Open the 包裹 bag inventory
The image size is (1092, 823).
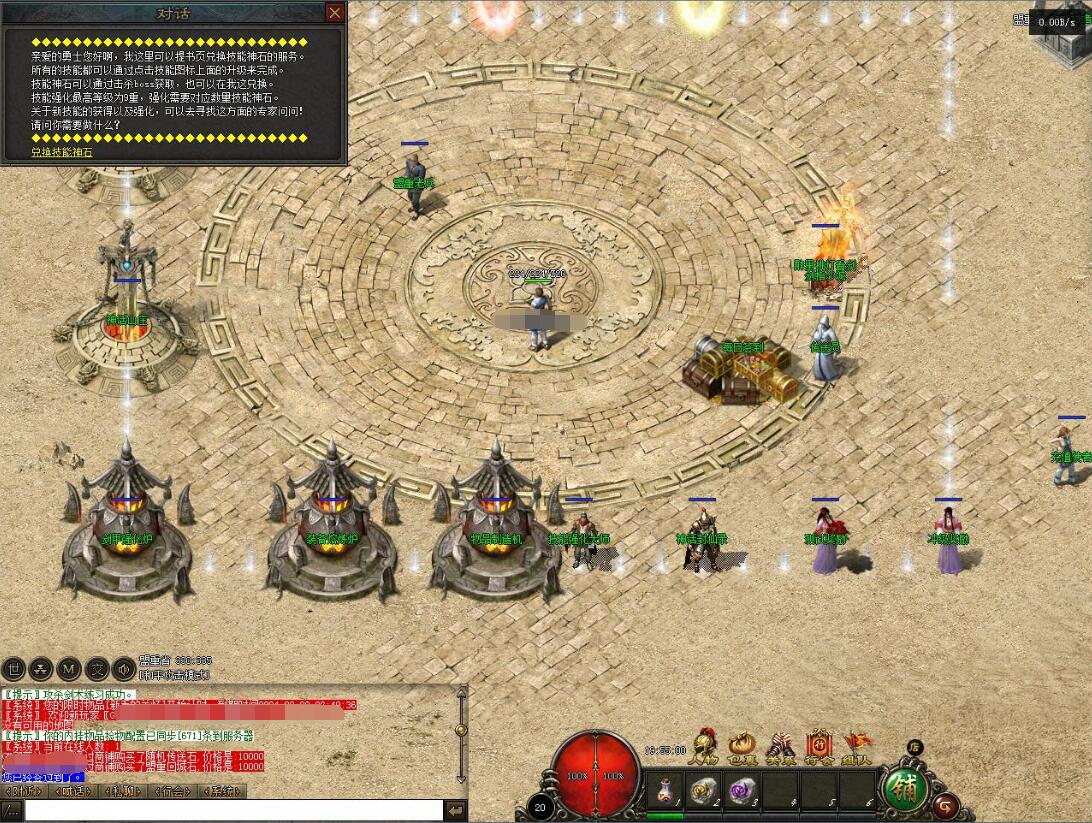tap(743, 748)
